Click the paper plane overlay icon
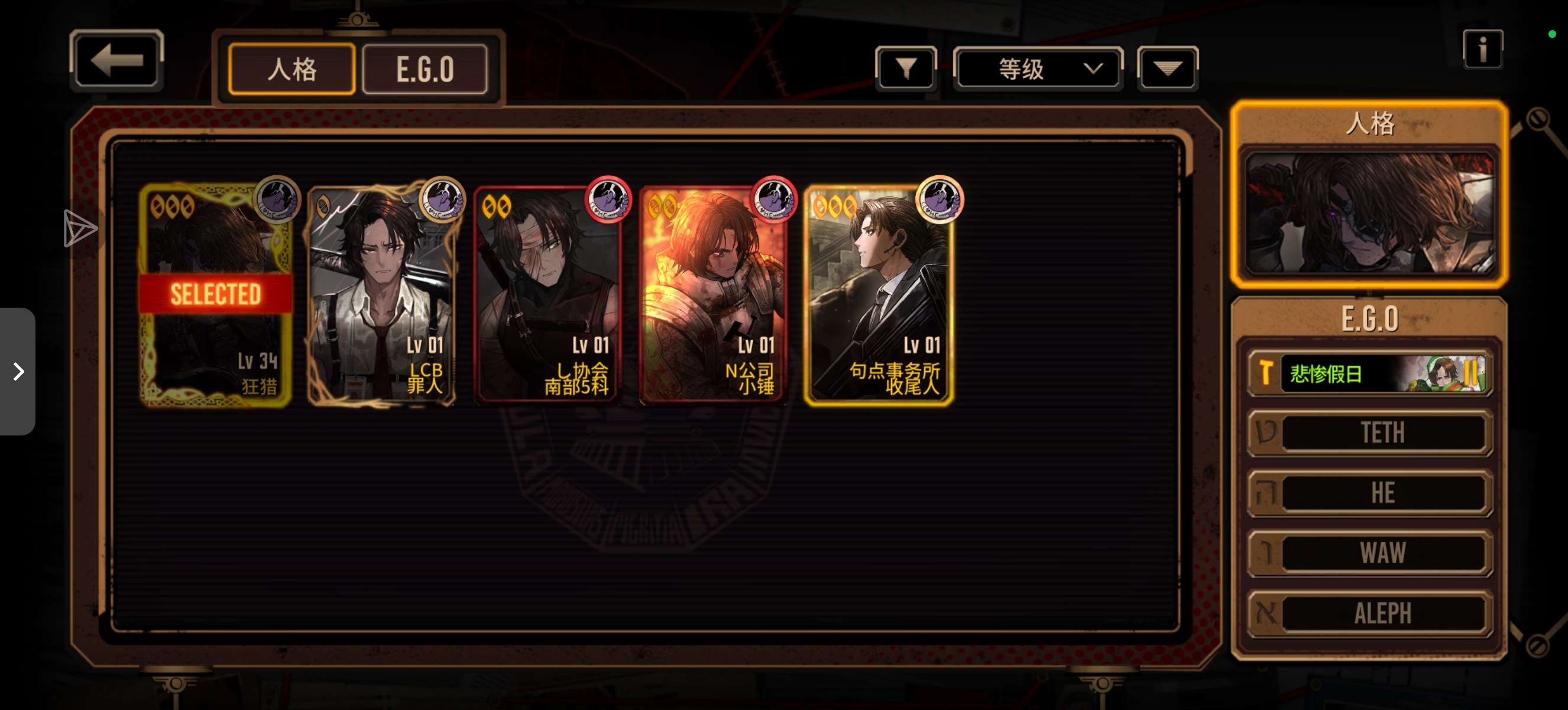1568x710 pixels. 80,229
